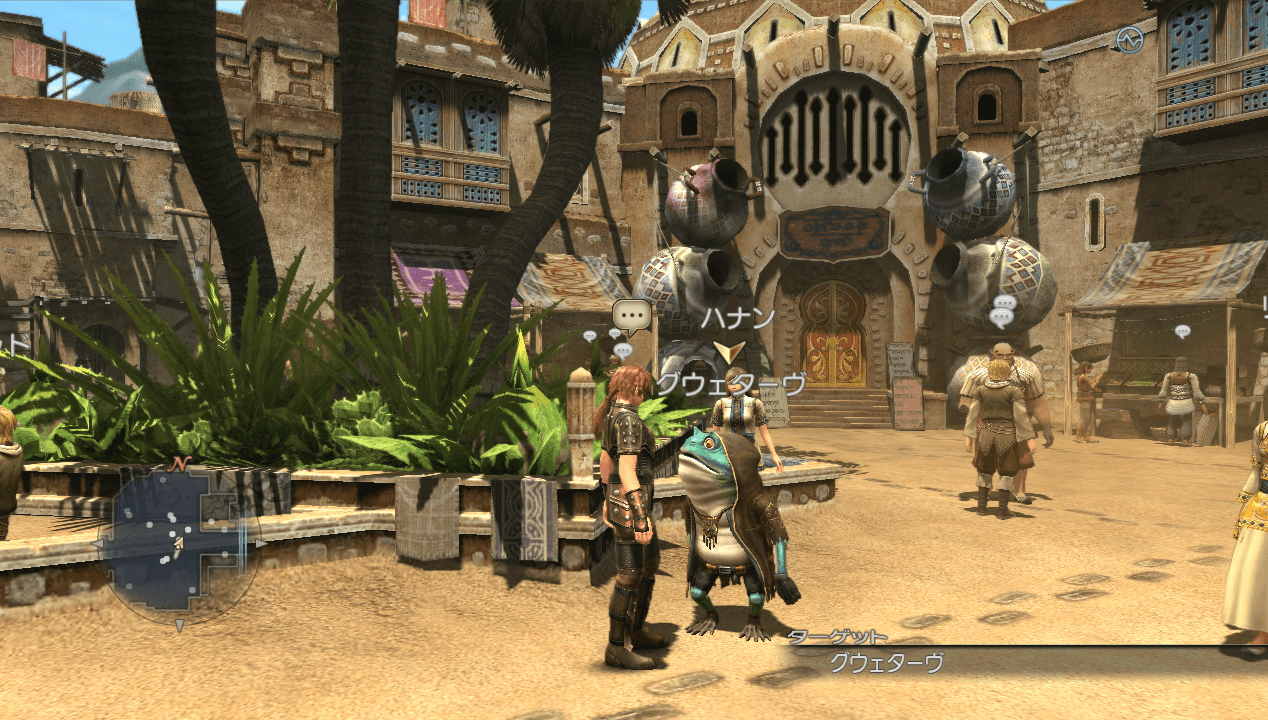Viewport: 1268px width, 720px height.
Task: Click the round zigzag-line icon at top right
Action: [x=1130, y=40]
